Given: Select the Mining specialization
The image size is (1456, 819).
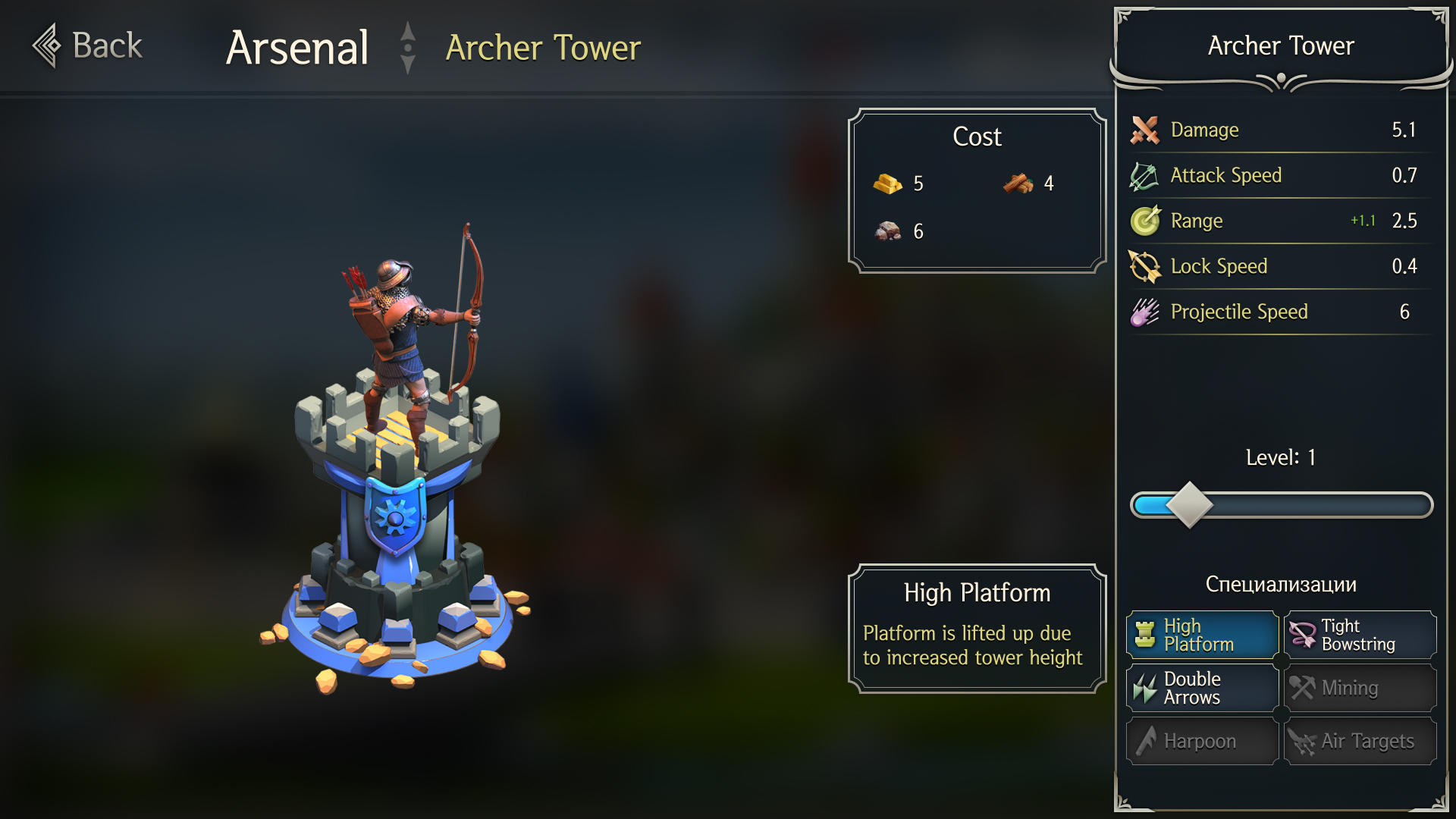Looking at the screenshot, I should tap(1360, 688).
